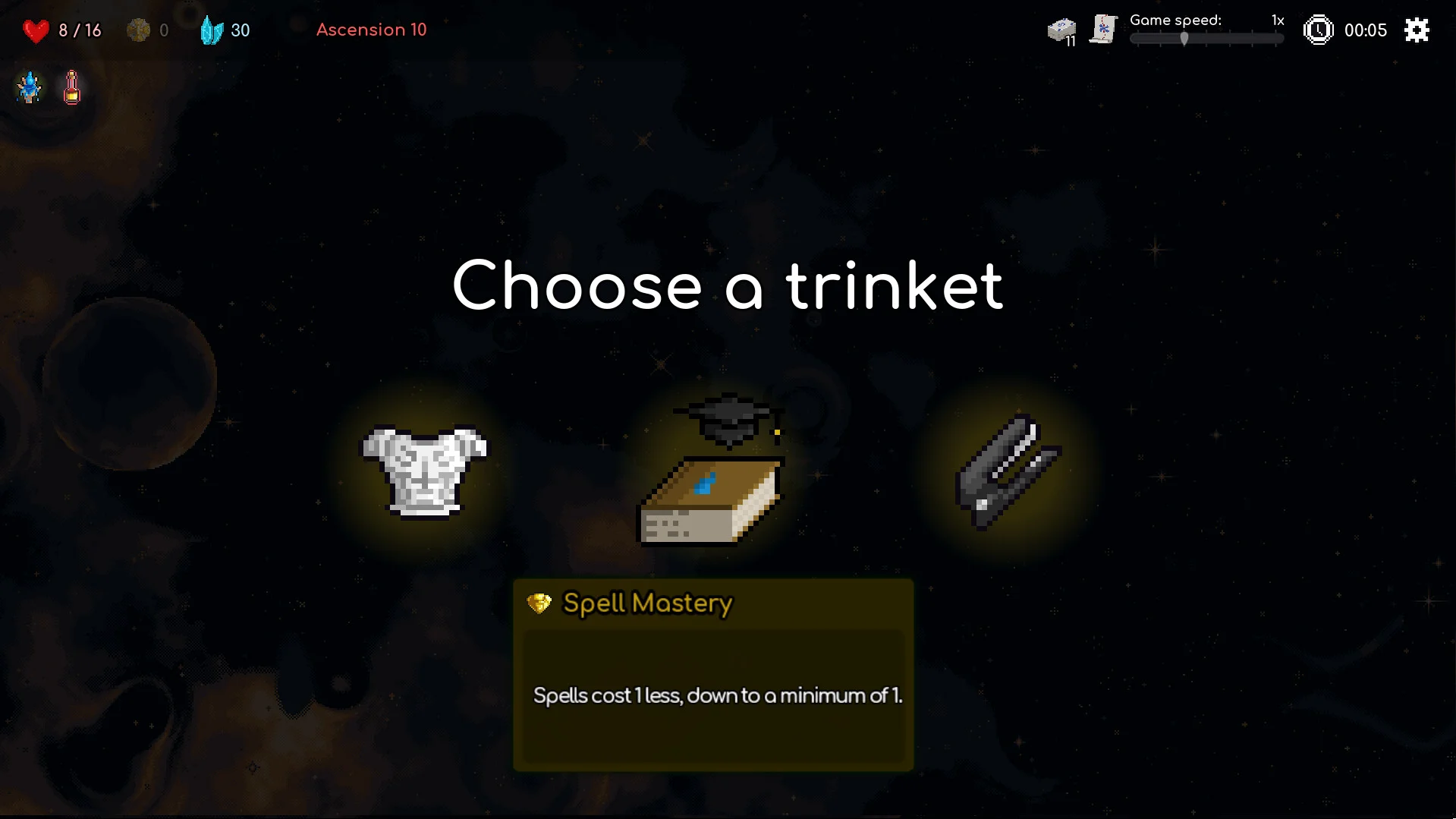Image resolution: width=1456 pixels, height=819 pixels.
Task: Open the settings gear menu
Action: pos(1416,30)
